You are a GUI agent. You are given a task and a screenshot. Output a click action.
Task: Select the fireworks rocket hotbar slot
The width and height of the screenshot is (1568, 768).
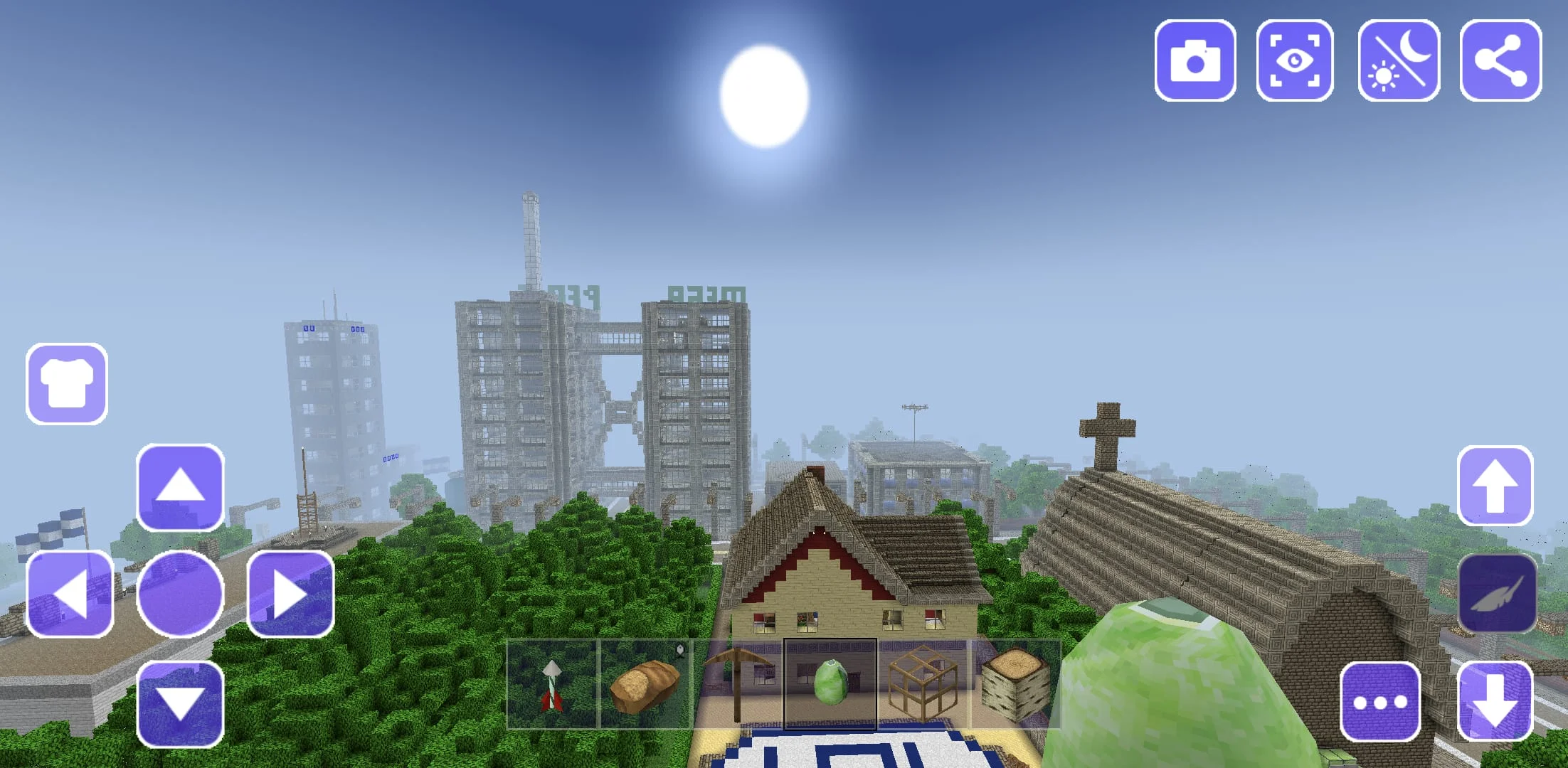(x=553, y=683)
